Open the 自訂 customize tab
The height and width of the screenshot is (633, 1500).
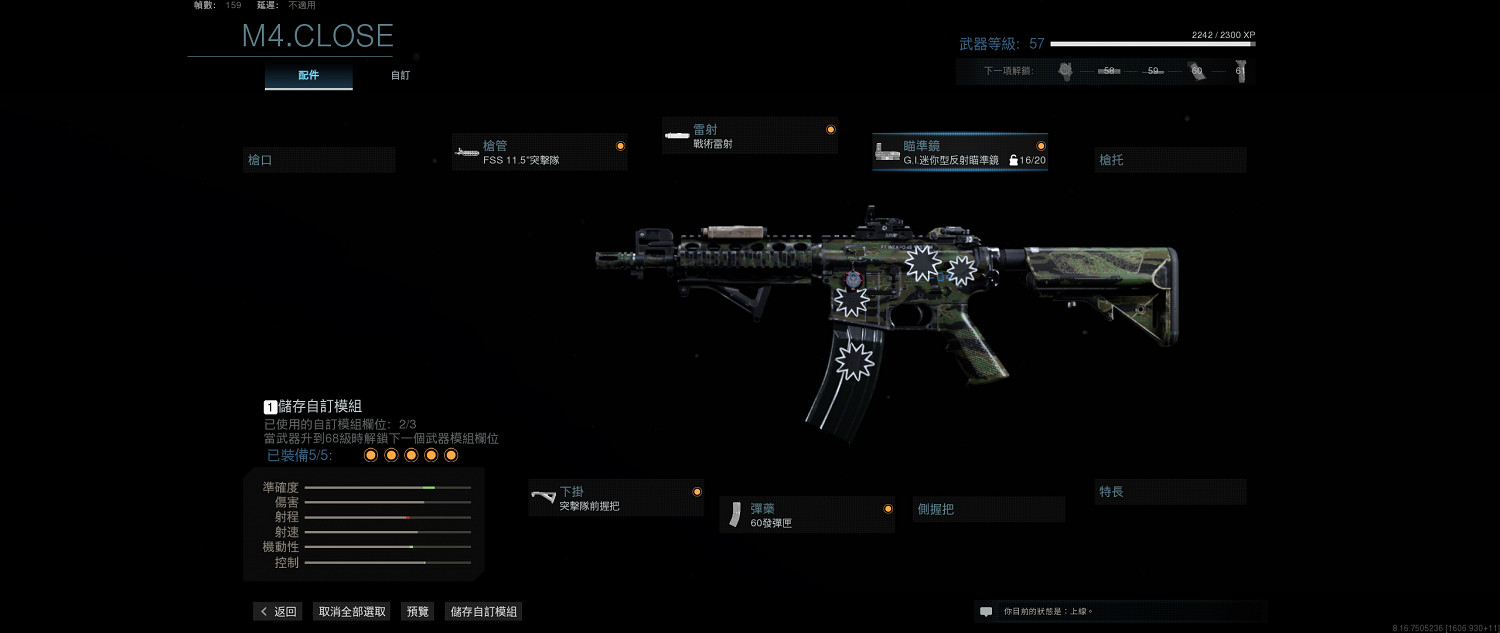(x=400, y=76)
